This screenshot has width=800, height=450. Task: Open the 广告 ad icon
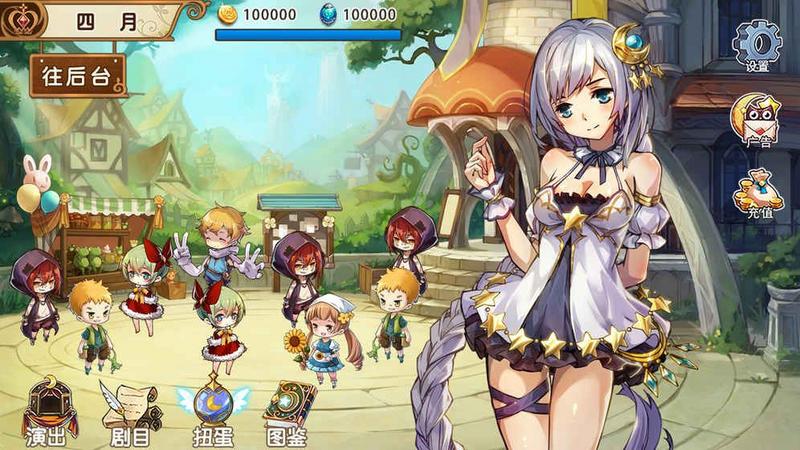(757, 119)
